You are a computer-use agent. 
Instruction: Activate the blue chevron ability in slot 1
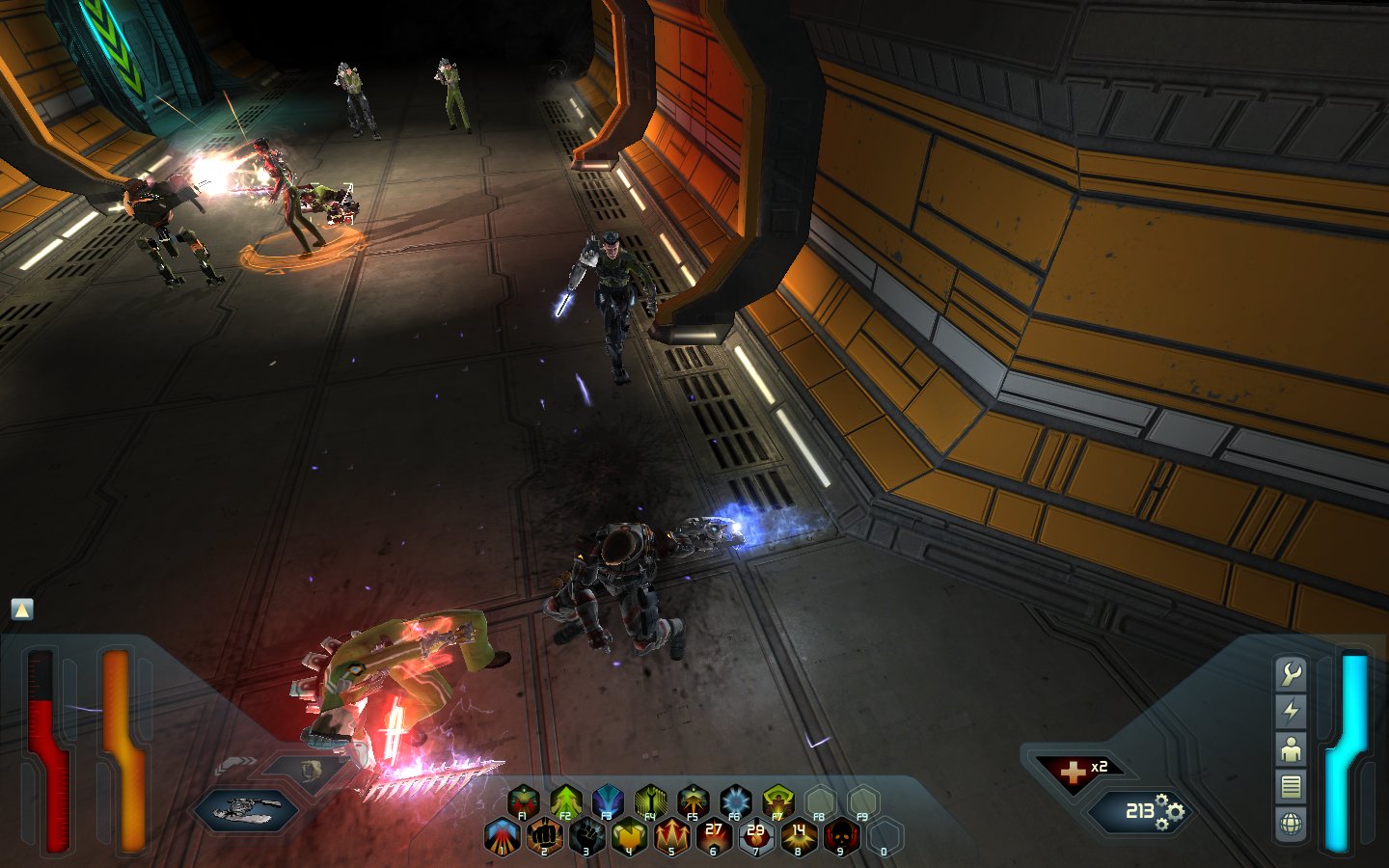coord(502,835)
